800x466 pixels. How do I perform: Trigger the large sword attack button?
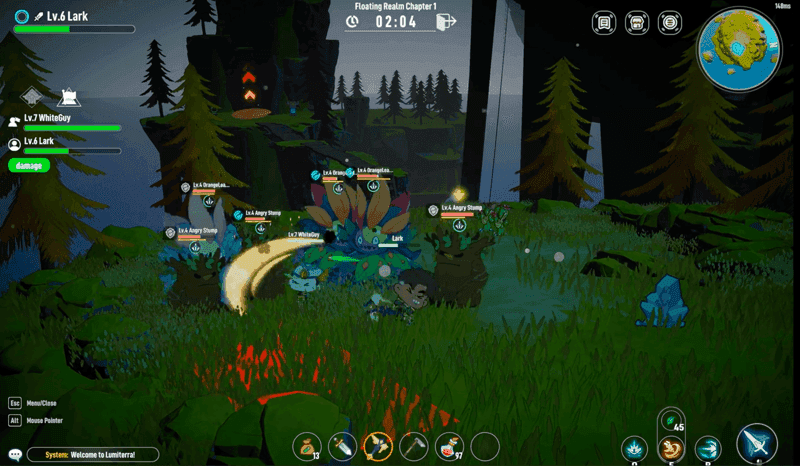pos(757,445)
